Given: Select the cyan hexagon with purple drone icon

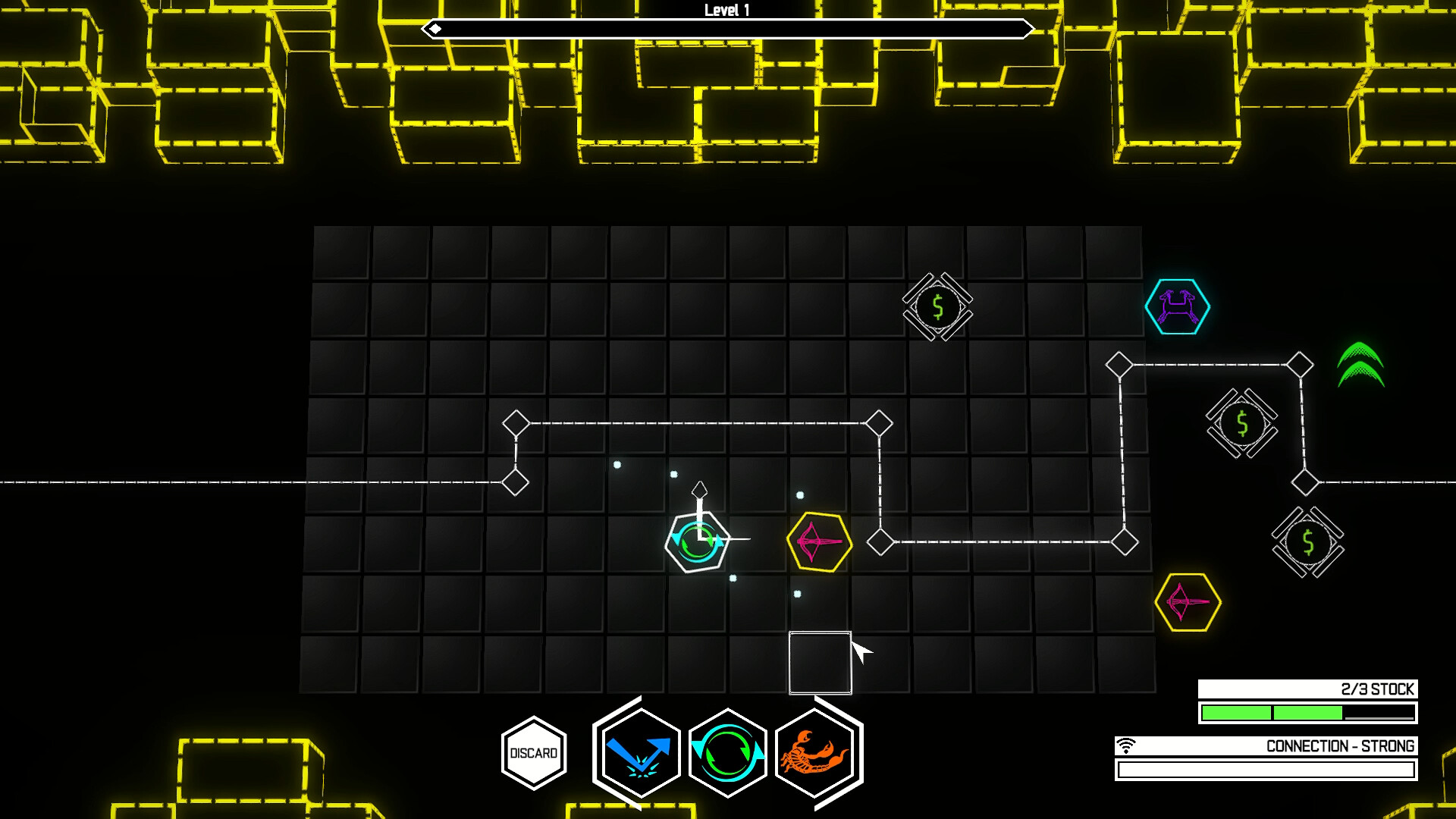Looking at the screenshot, I should (1178, 306).
